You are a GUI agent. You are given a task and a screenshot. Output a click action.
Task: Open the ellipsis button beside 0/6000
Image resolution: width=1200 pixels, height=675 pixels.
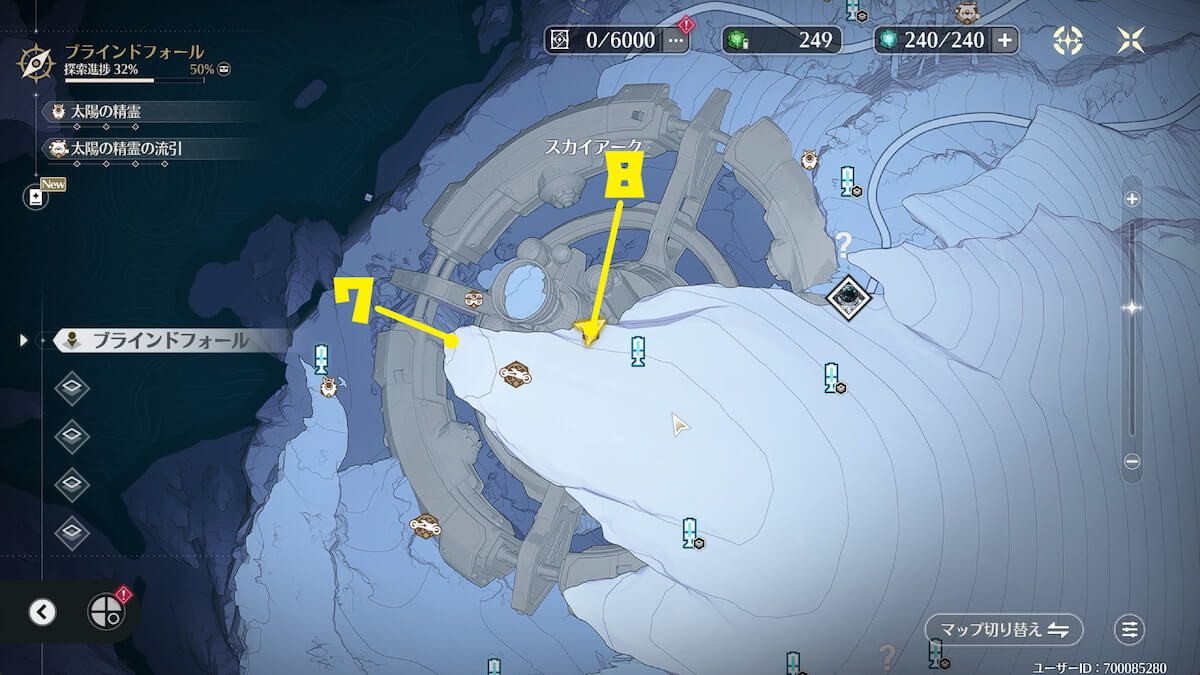(x=676, y=40)
